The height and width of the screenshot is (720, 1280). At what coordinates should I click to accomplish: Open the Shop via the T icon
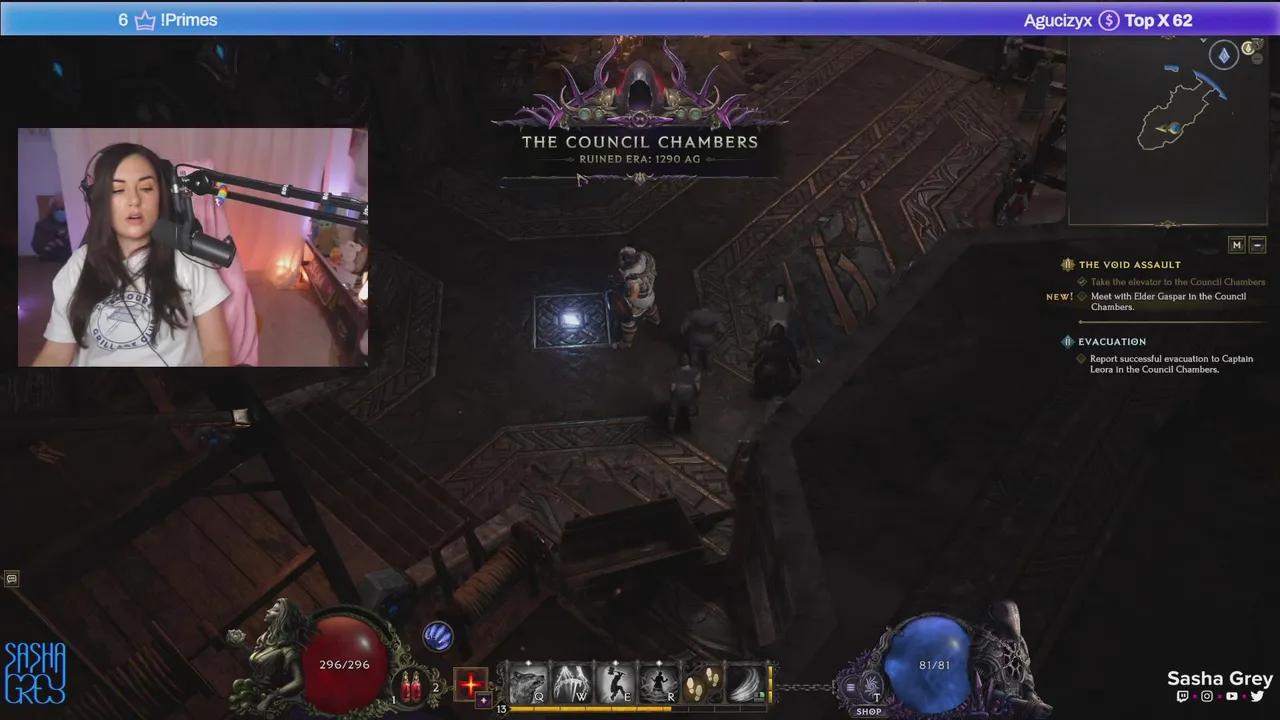coord(871,687)
